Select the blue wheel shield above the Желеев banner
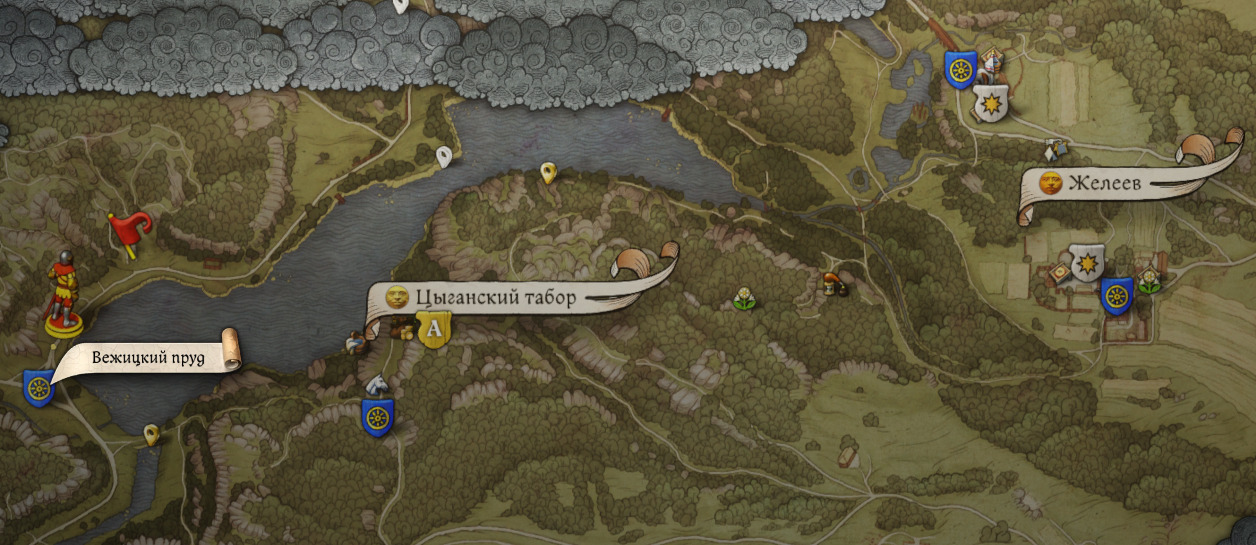Image resolution: width=1256 pixels, height=545 pixels. (960, 70)
